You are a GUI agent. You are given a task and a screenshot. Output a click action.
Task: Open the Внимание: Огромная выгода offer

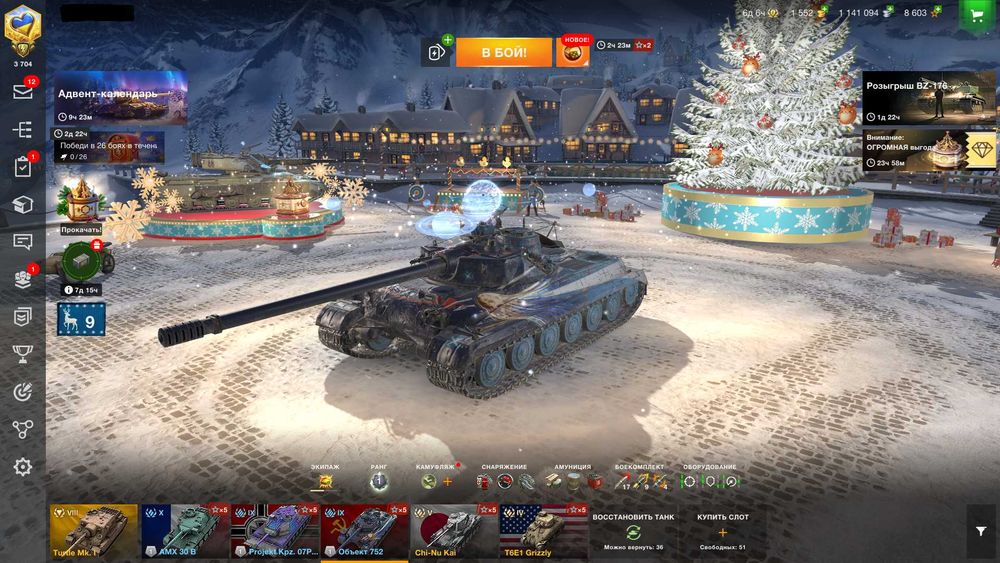tap(929, 150)
